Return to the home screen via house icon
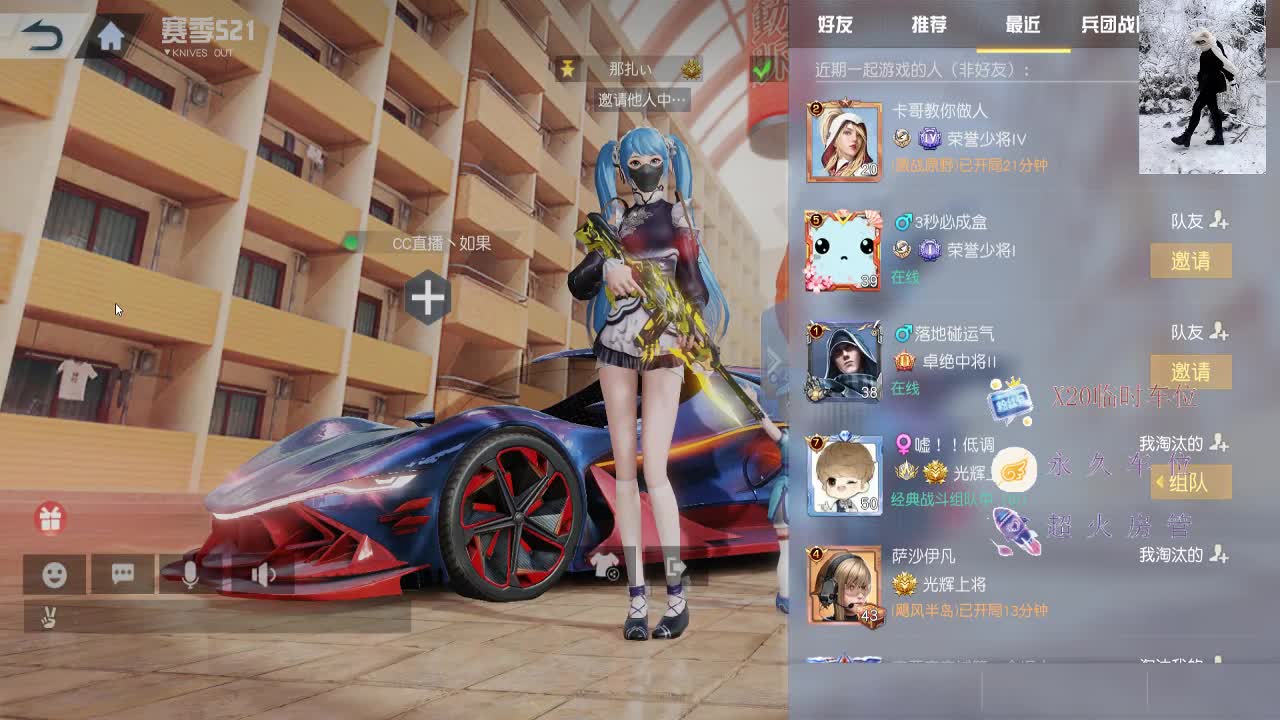 (110, 36)
